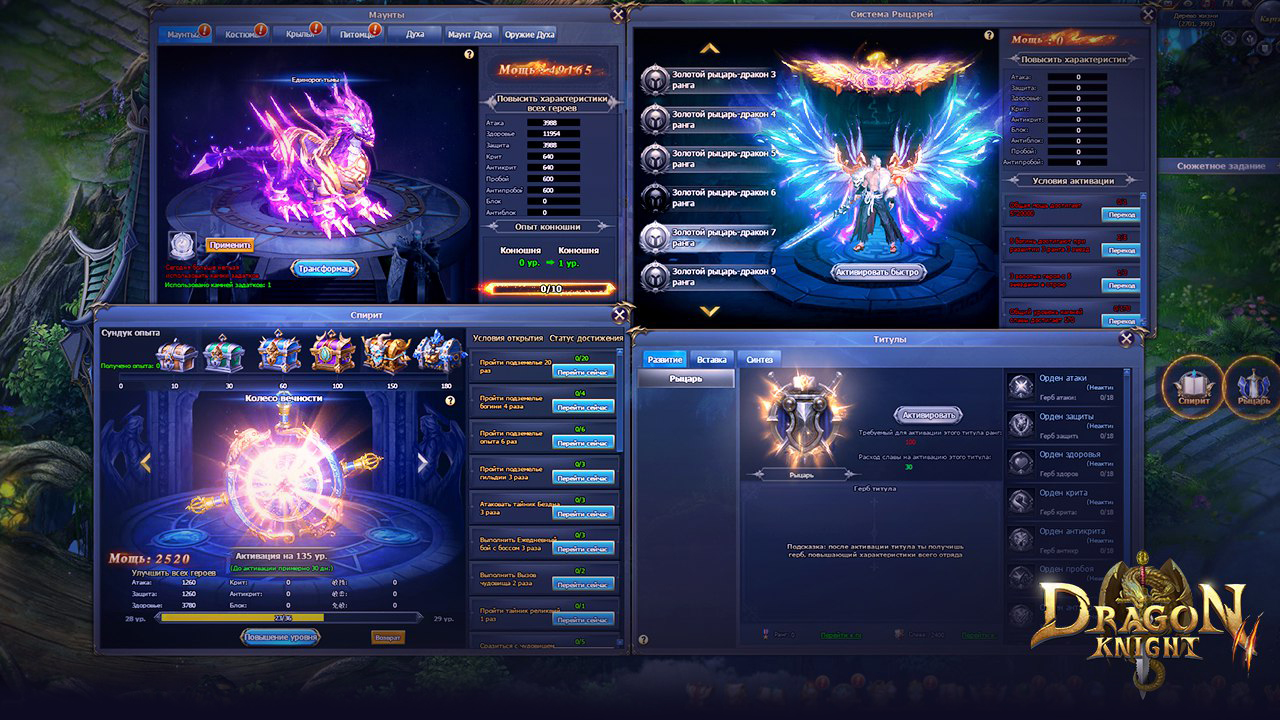Select the Золотой рыцарь-дракон 3 ранга helmet icon
Image resolution: width=1280 pixels, height=720 pixels.
(654, 77)
